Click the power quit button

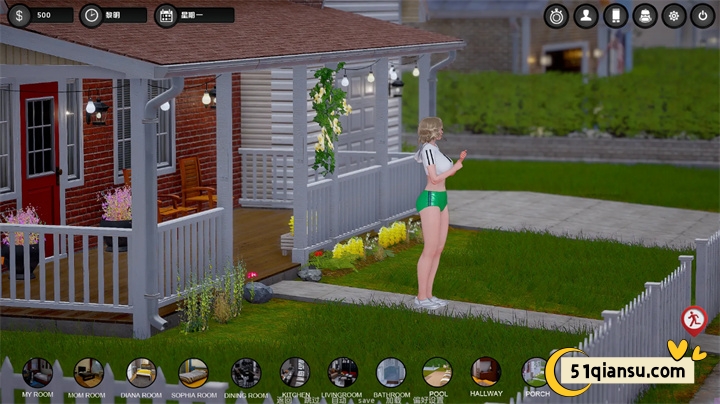703,15
